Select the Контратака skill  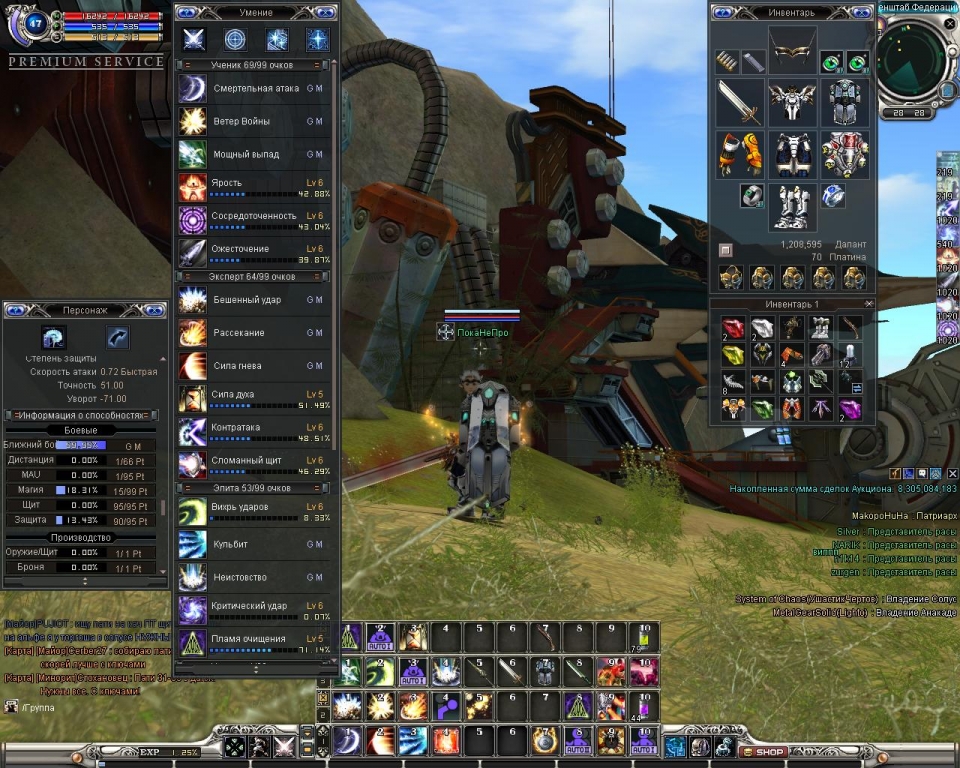255,432
